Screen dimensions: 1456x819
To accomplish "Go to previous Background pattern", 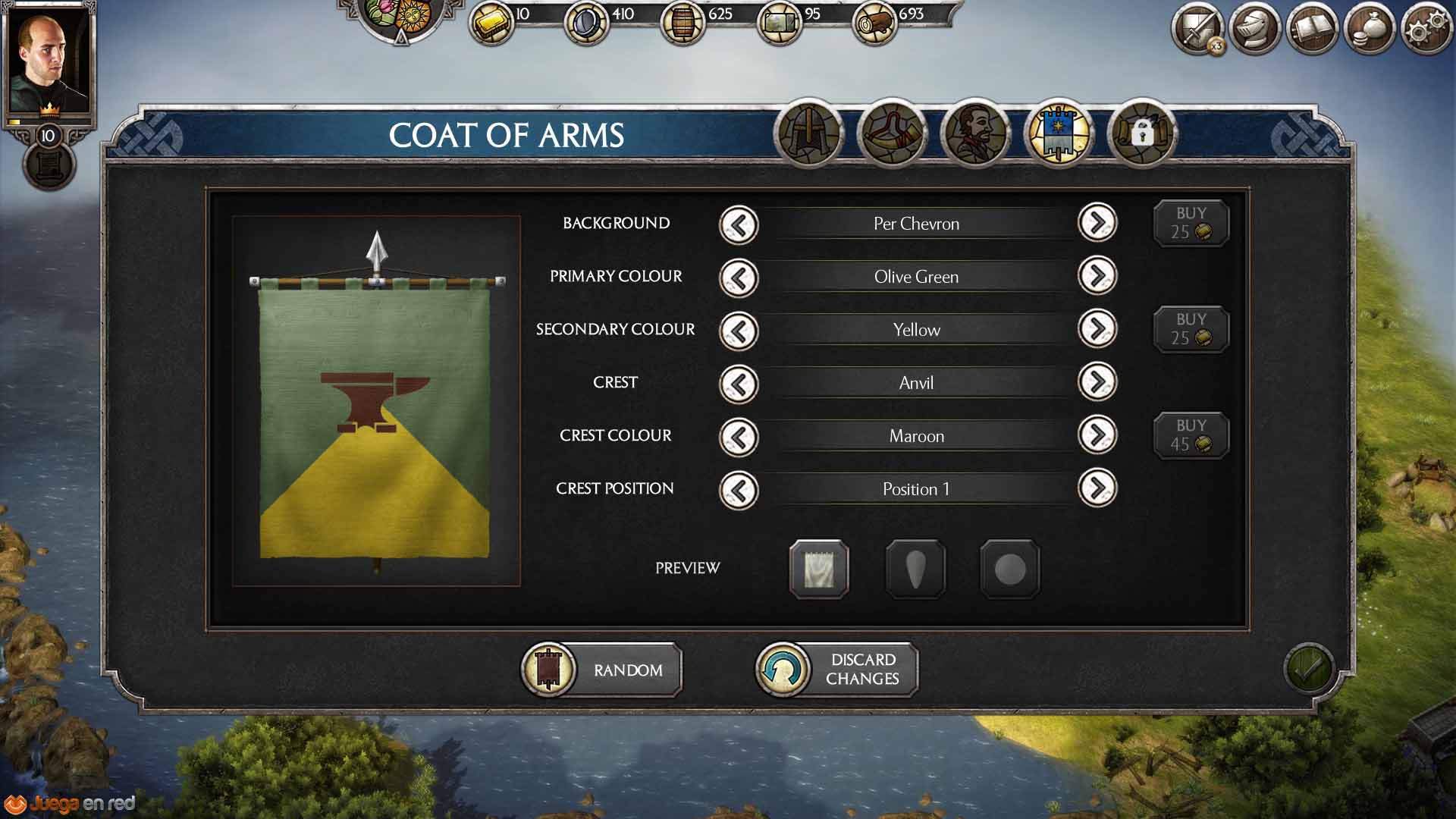I will pyautogui.click(x=739, y=224).
